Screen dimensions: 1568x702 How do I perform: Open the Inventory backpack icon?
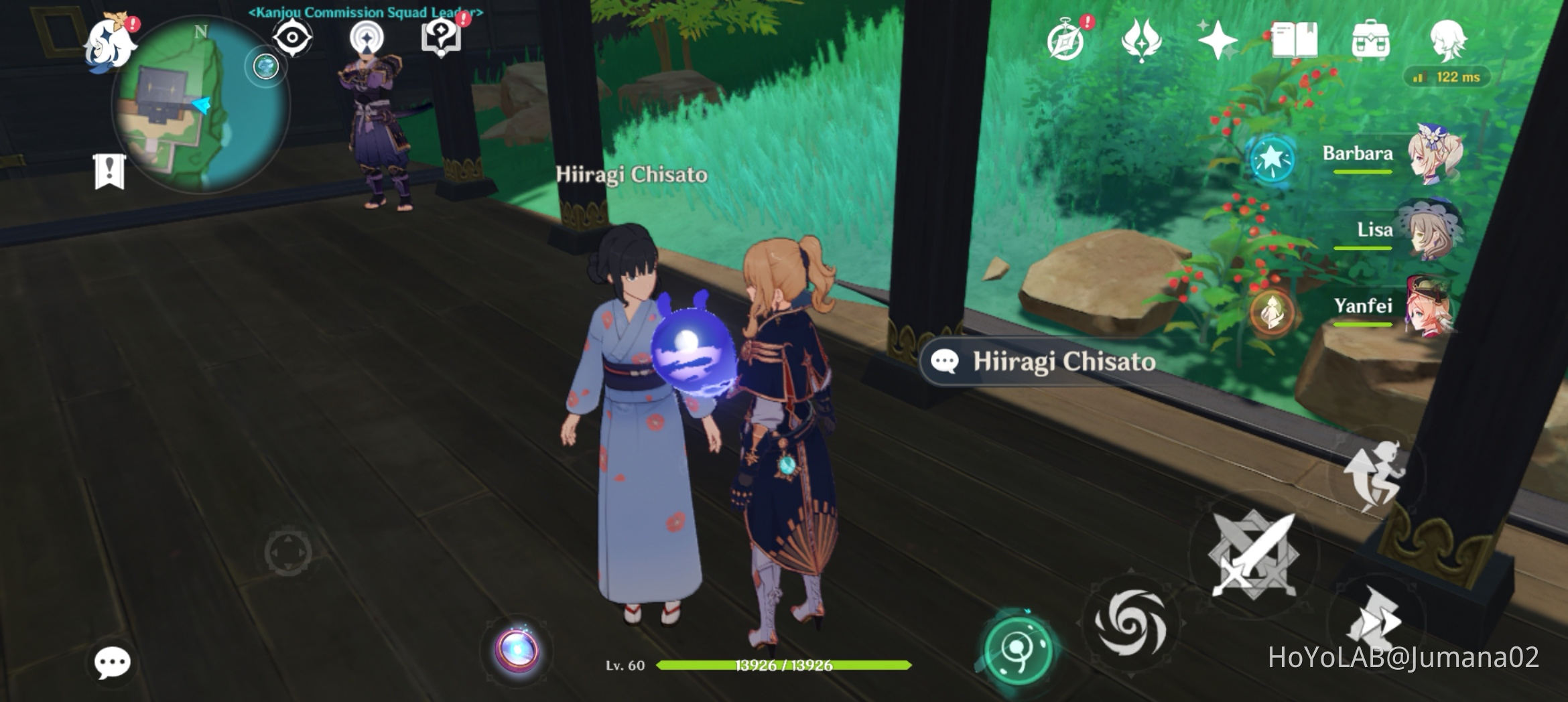tap(1372, 41)
